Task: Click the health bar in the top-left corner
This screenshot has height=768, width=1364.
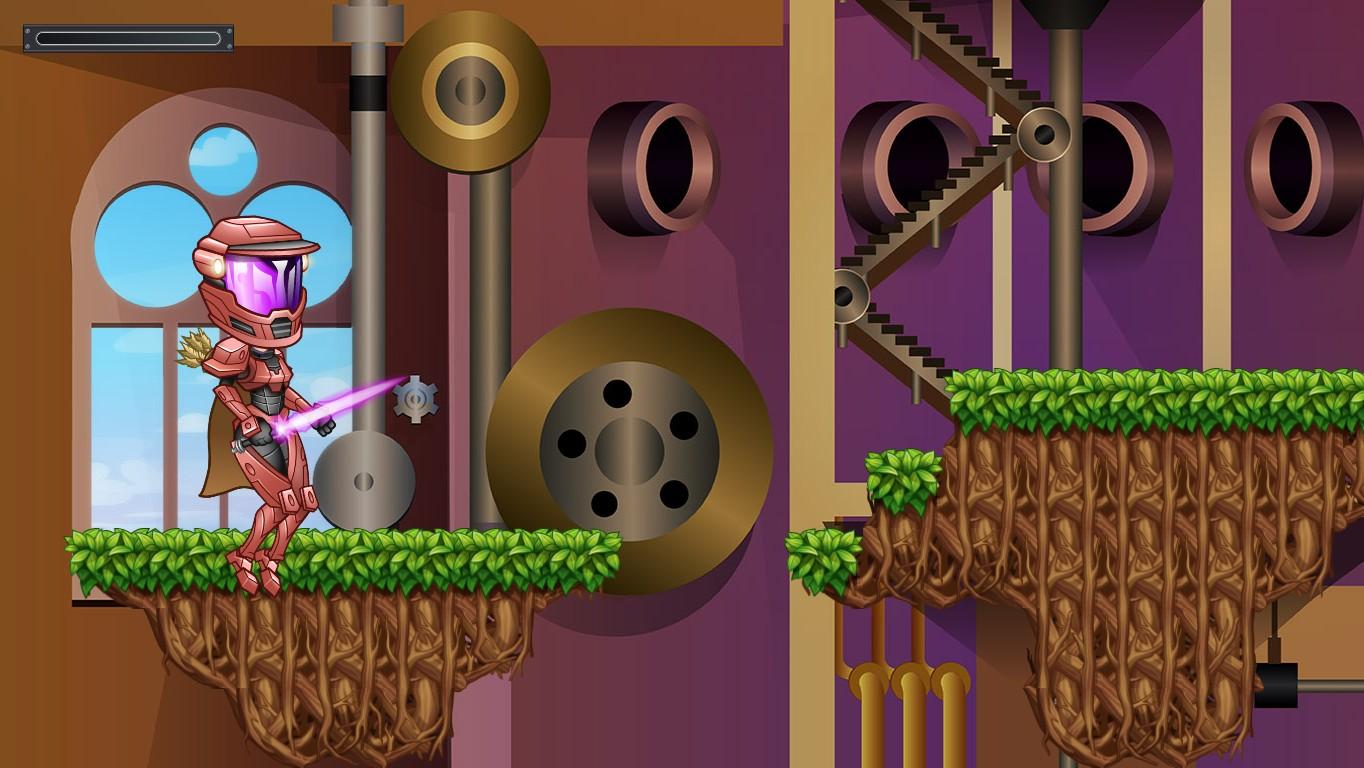Action: (127, 37)
